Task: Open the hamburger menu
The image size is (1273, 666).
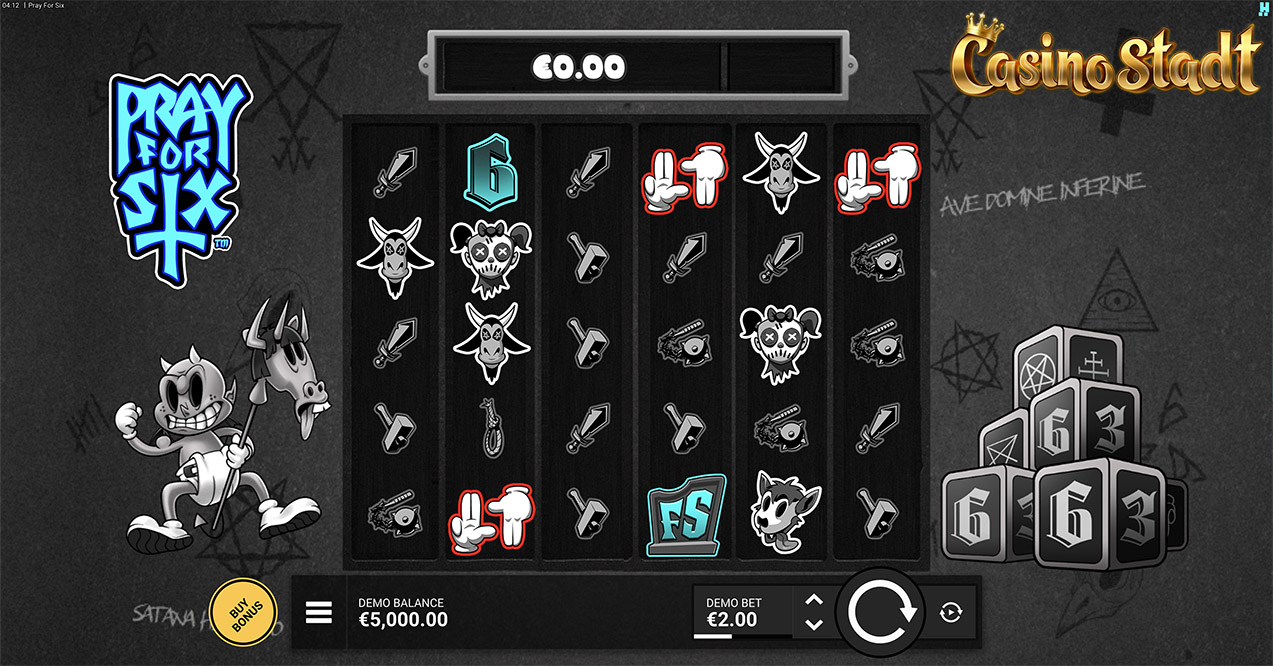Action: tap(318, 612)
